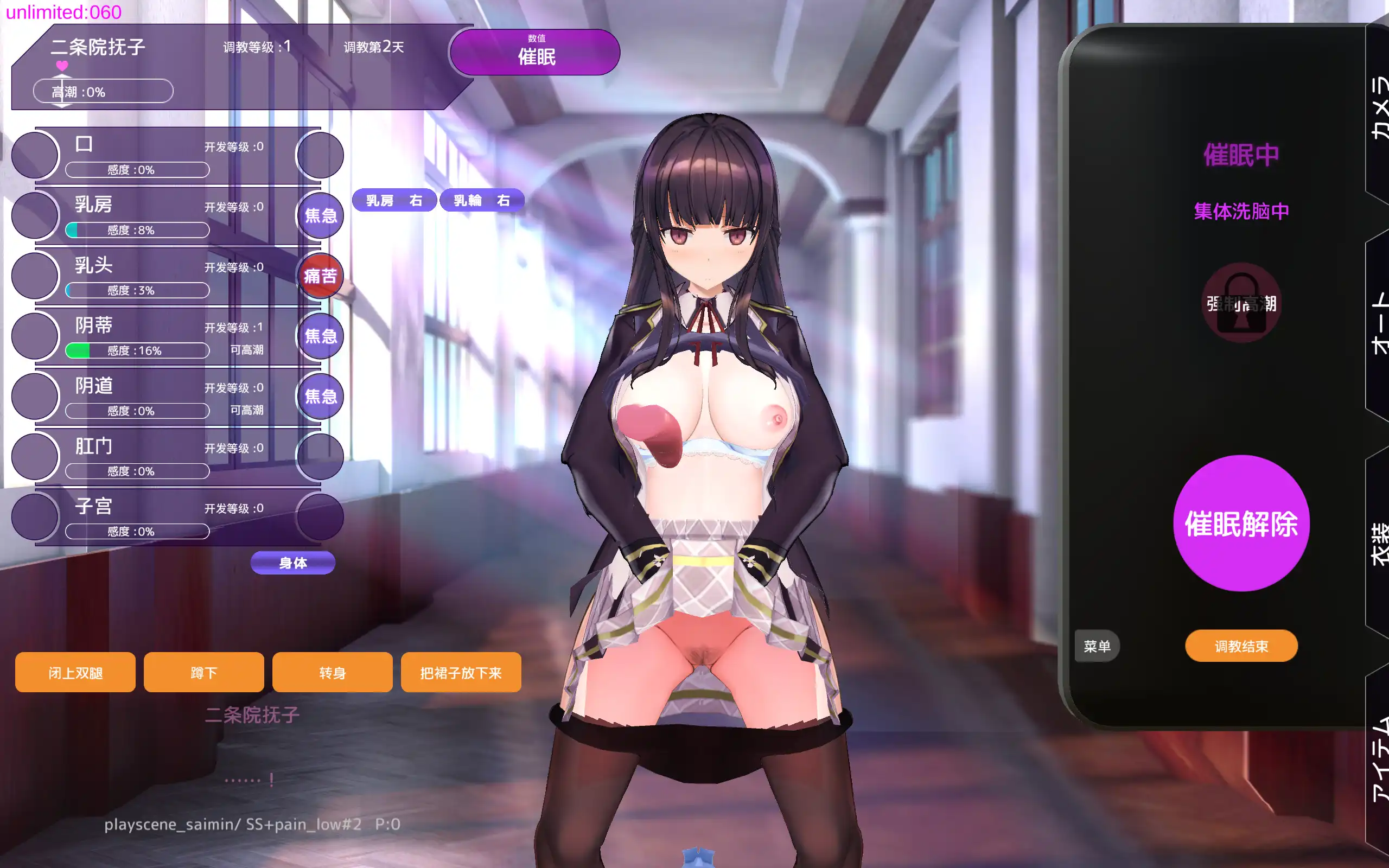Click the 感度 16% progress bar of 阴蒂
Screen dimensions: 1389x868
click(x=137, y=350)
